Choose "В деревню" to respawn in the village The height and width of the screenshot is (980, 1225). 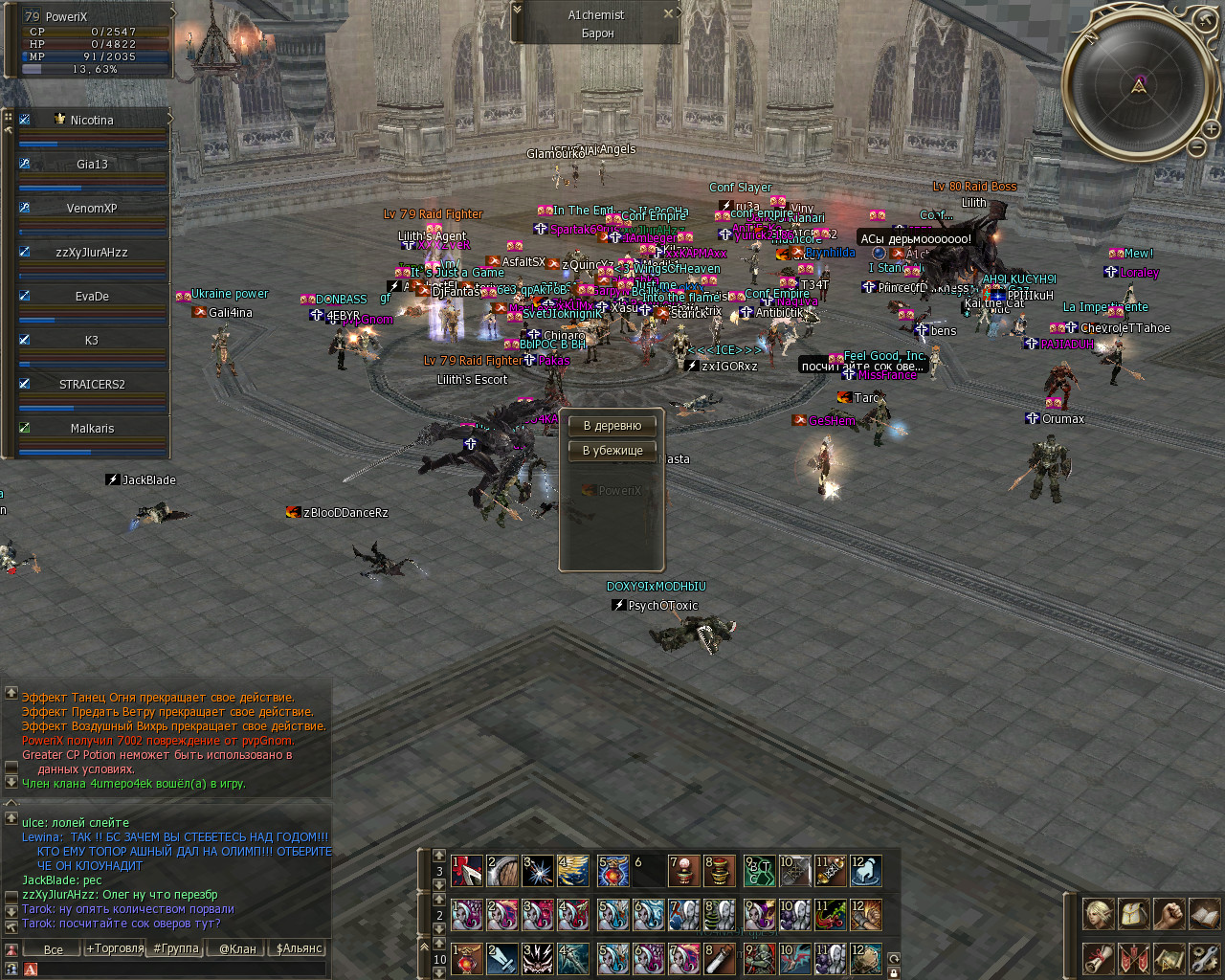pos(612,426)
